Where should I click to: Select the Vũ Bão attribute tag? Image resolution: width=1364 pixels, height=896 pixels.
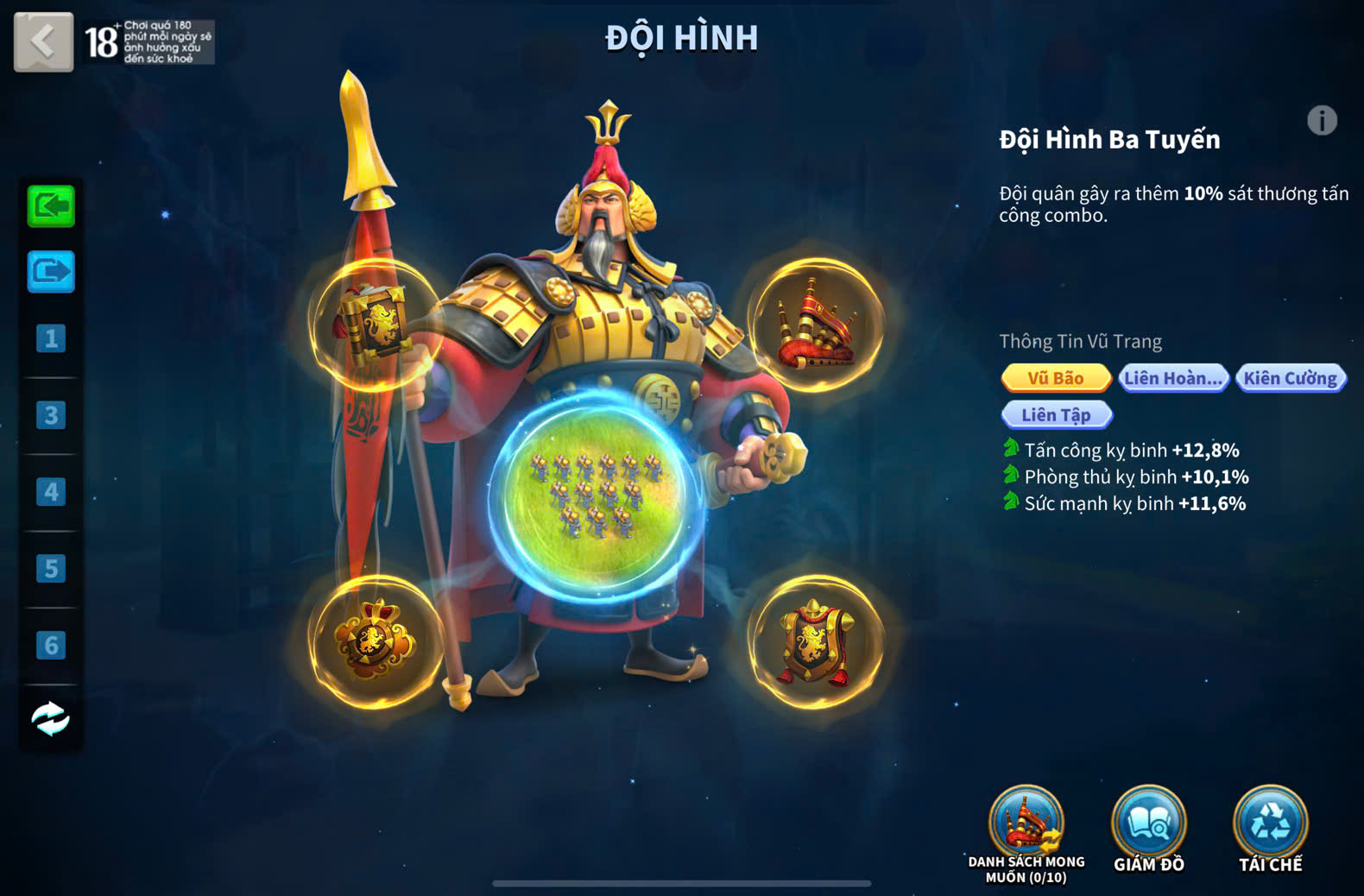click(x=1056, y=378)
